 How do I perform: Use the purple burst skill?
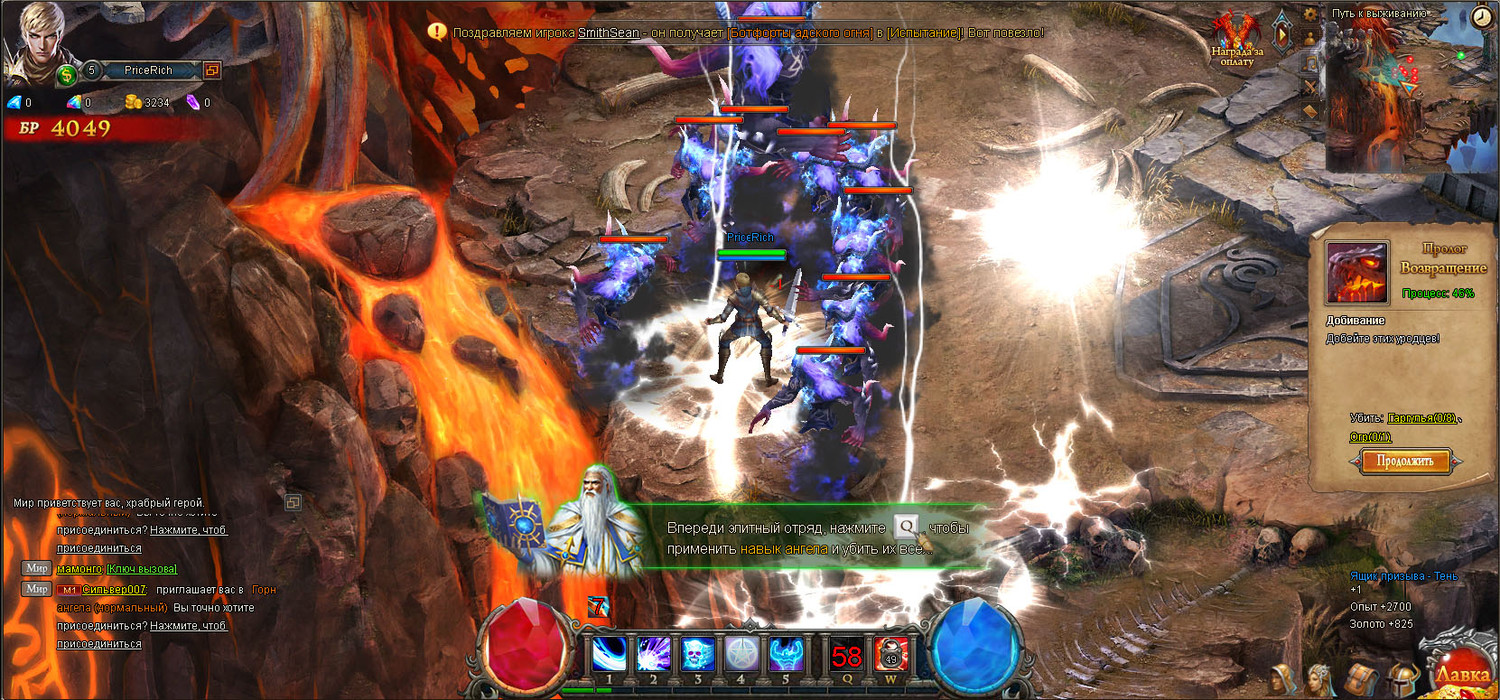pyautogui.click(x=653, y=654)
